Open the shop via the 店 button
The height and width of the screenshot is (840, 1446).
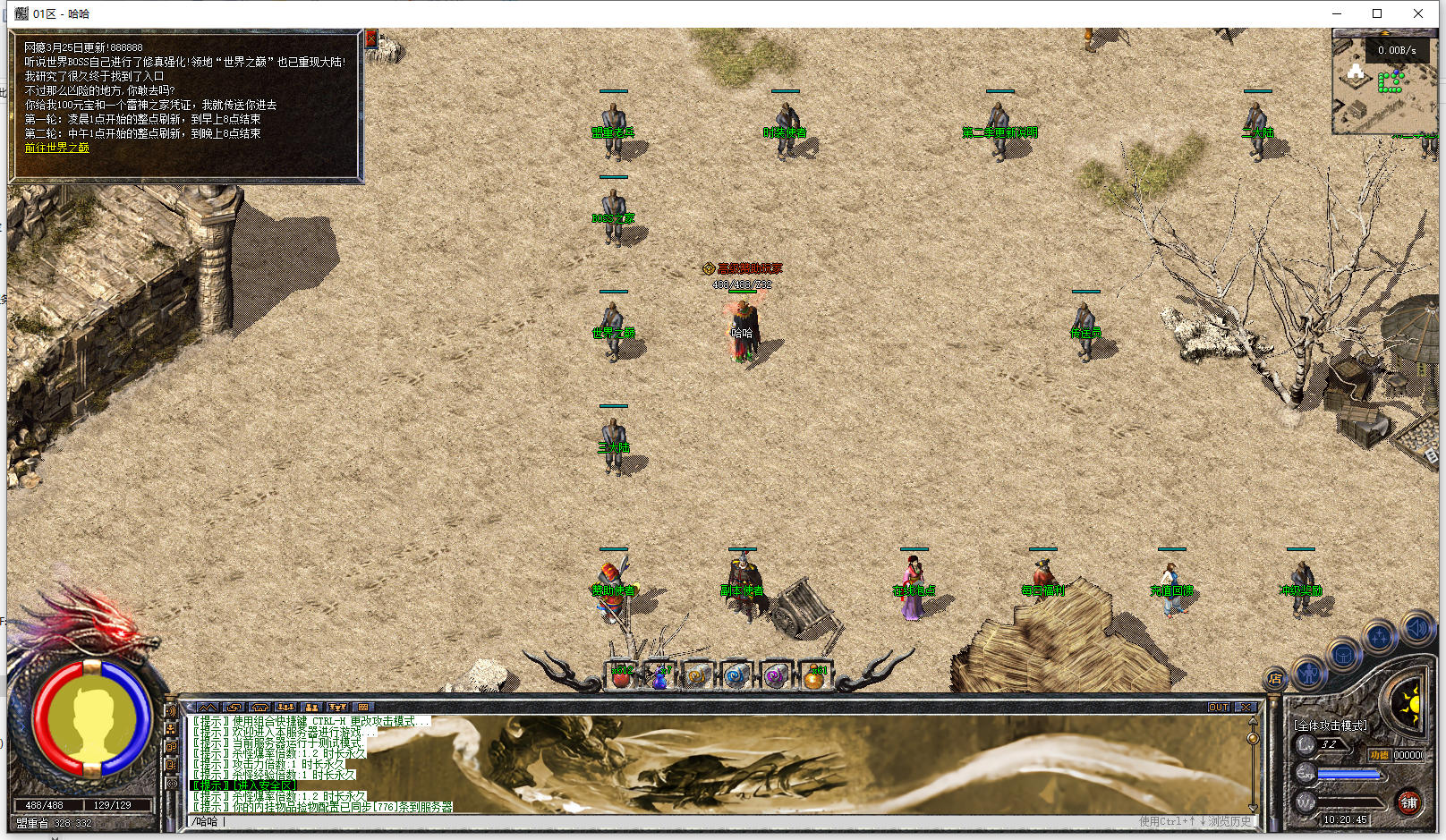click(x=1275, y=679)
